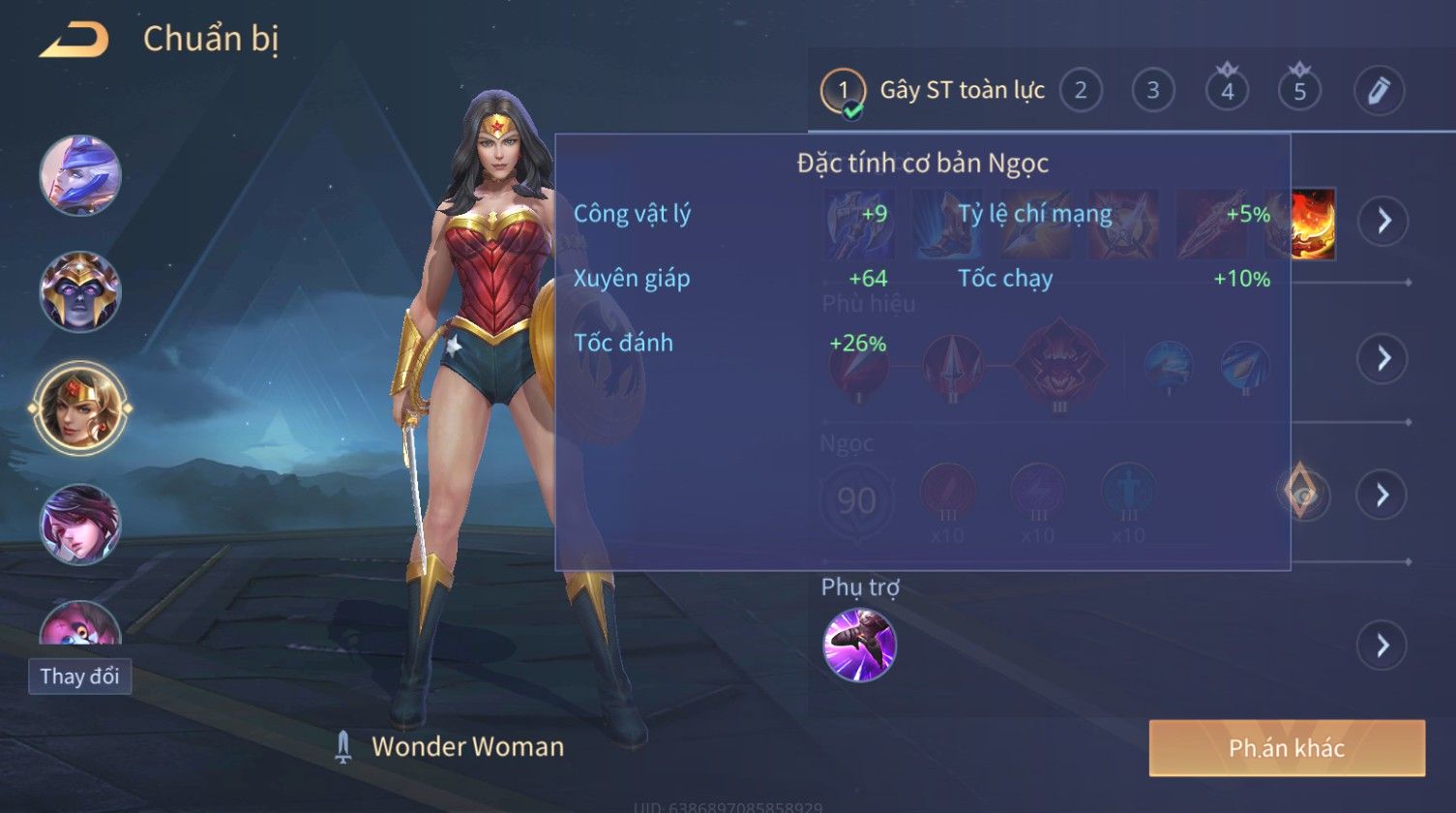Image resolution: width=1456 pixels, height=813 pixels.
Task: Open the Phù hiệu badge details arrow
Action: 1382,358
